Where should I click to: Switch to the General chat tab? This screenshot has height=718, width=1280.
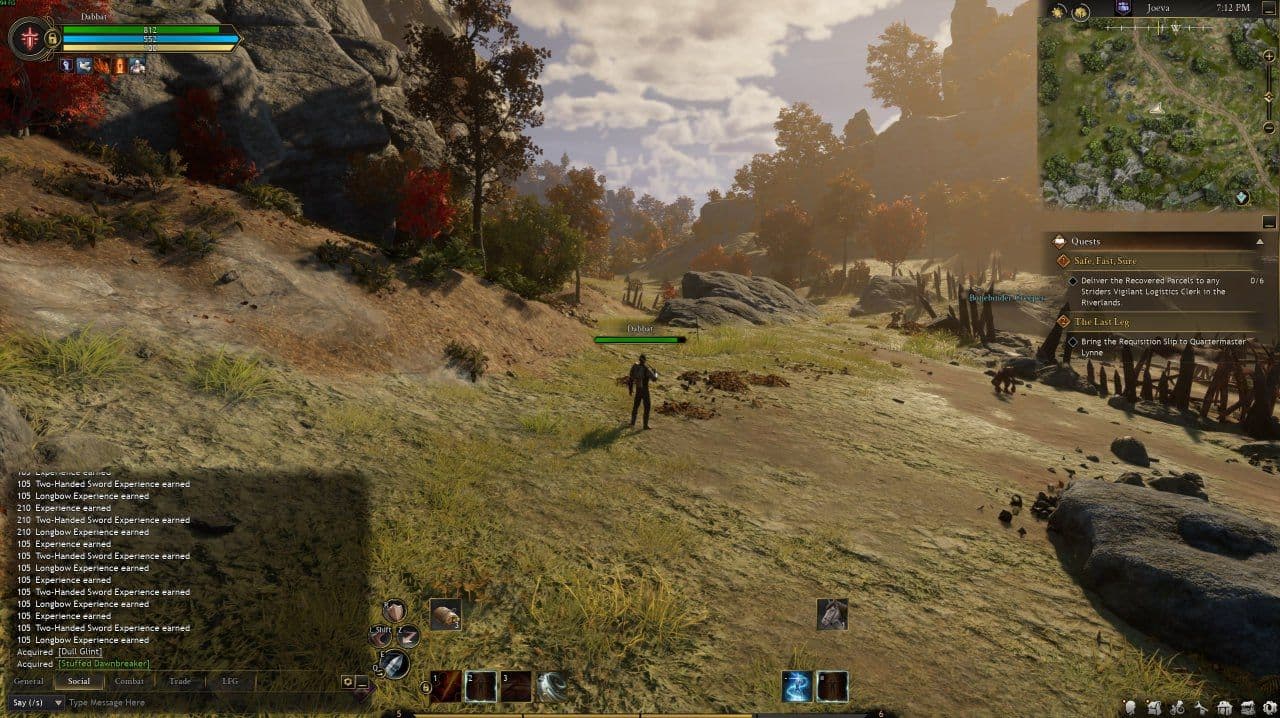pos(28,681)
